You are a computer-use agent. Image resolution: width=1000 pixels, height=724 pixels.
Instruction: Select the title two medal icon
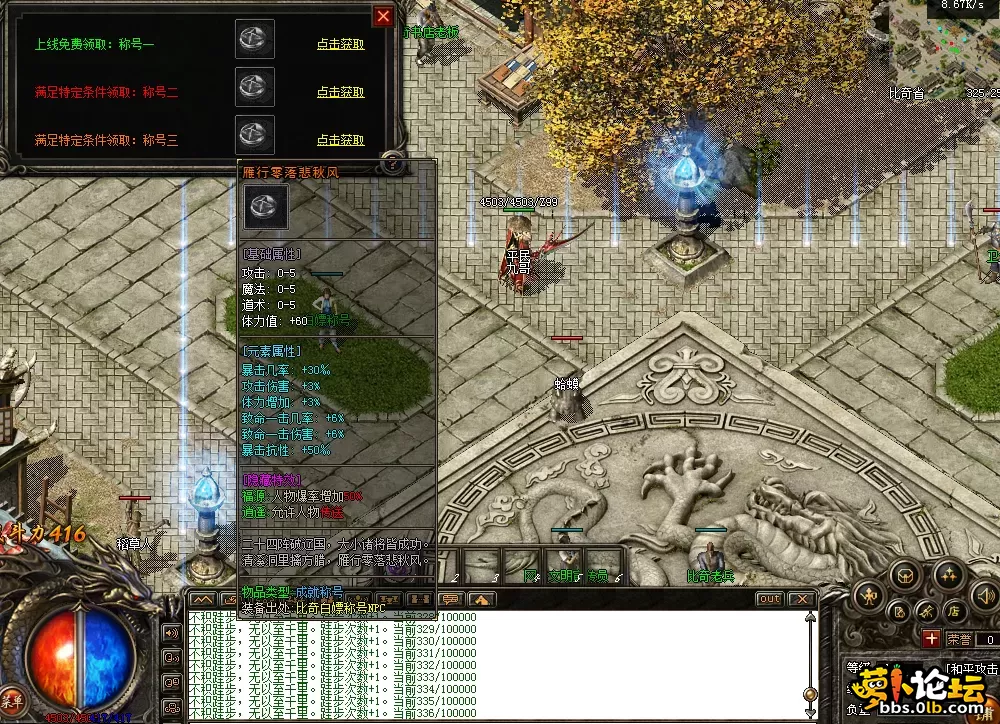(x=255, y=87)
